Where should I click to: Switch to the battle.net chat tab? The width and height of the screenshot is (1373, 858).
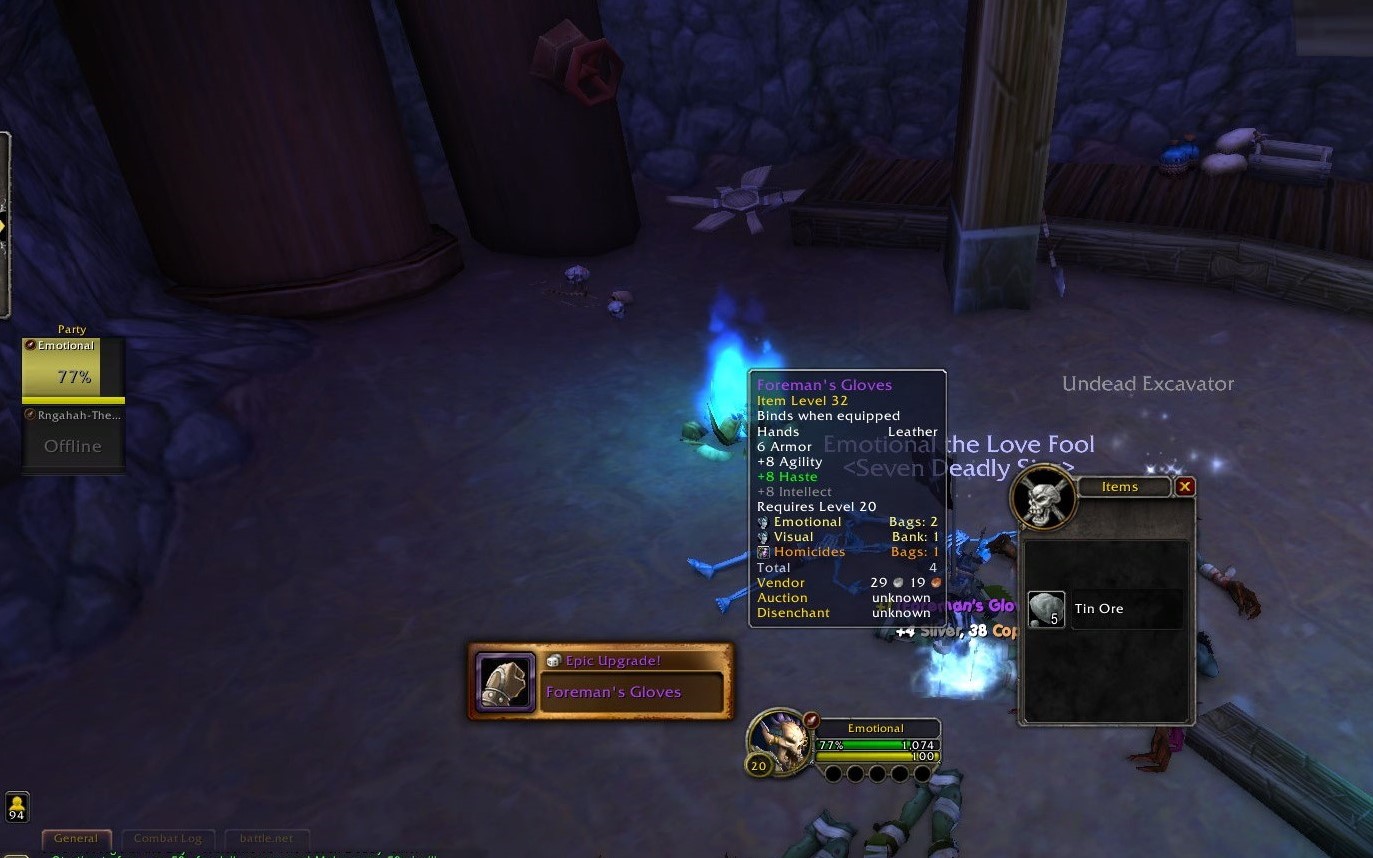pyautogui.click(x=266, y=838)
